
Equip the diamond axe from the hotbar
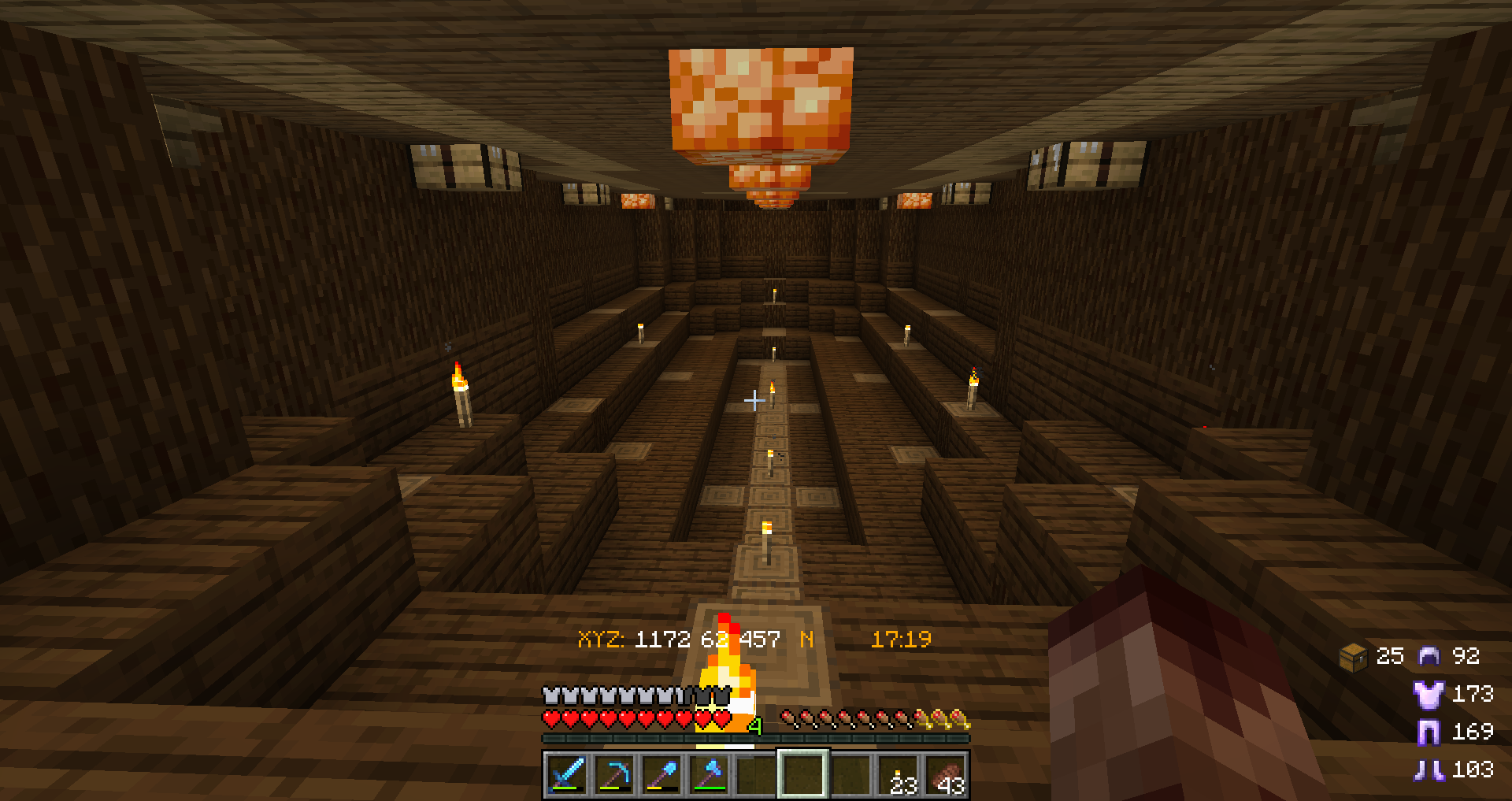709,774
